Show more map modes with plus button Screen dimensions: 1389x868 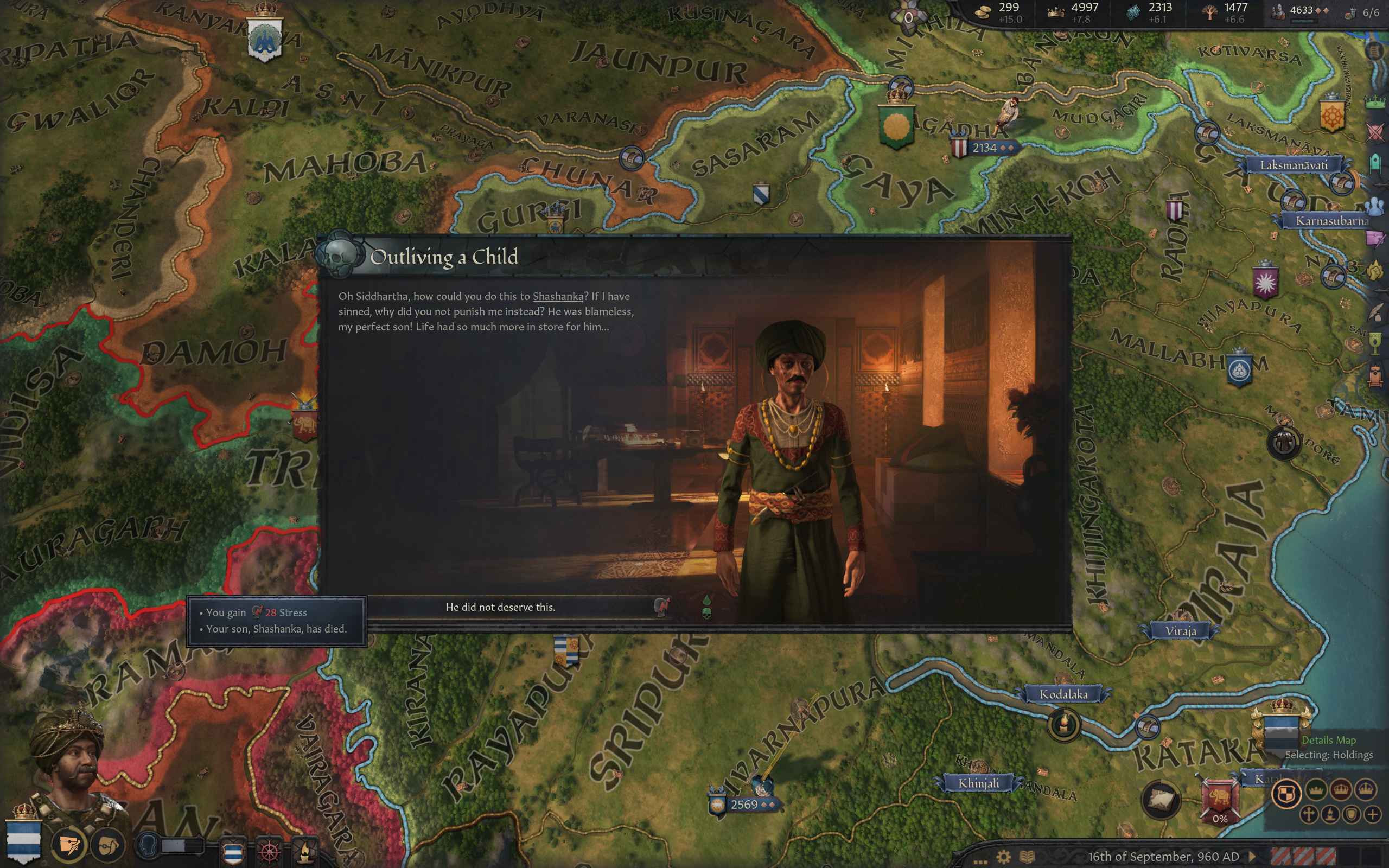point(1372,815)
